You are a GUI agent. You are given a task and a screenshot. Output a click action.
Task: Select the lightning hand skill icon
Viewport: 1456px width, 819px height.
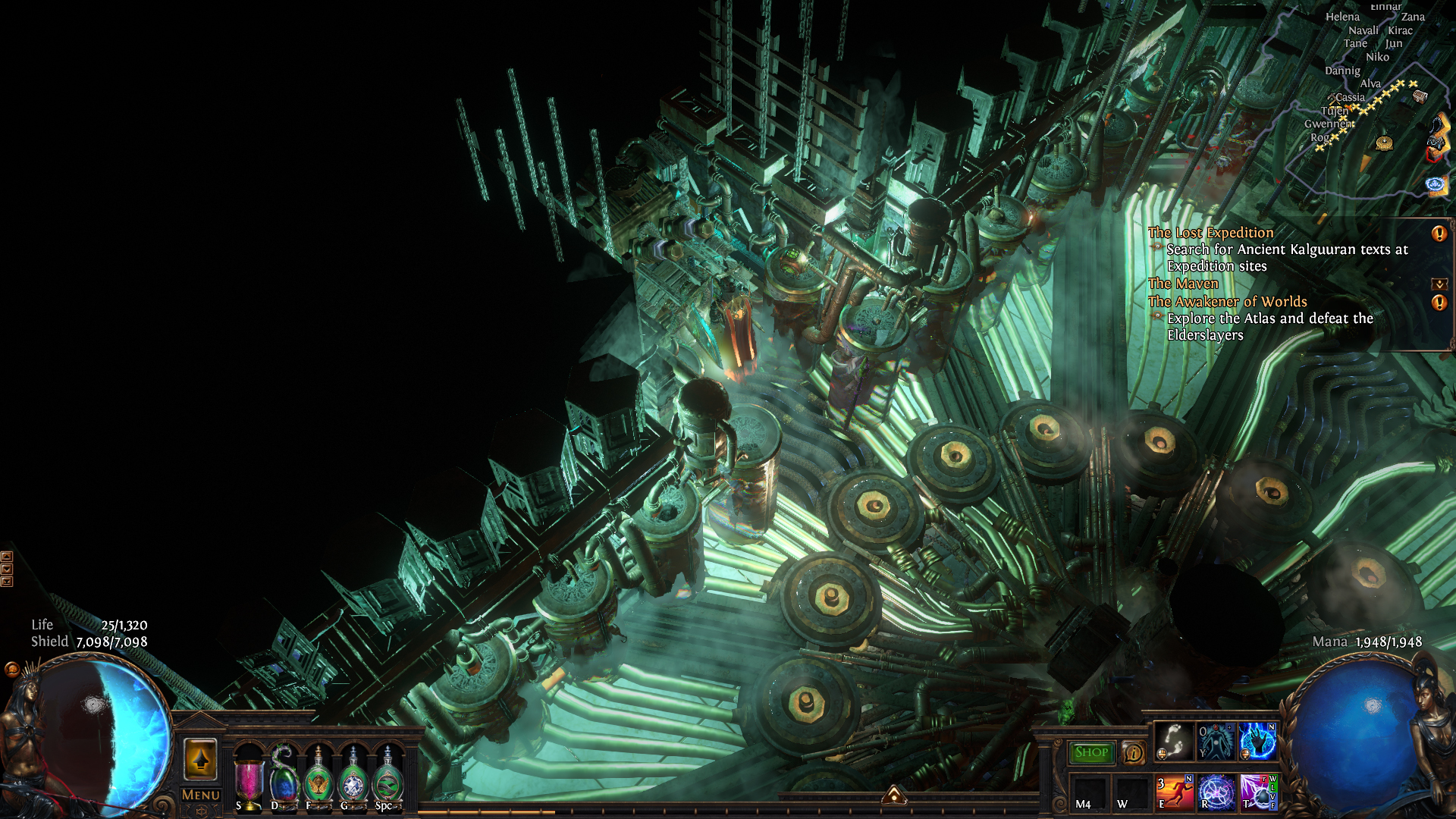click(1257, 741)
